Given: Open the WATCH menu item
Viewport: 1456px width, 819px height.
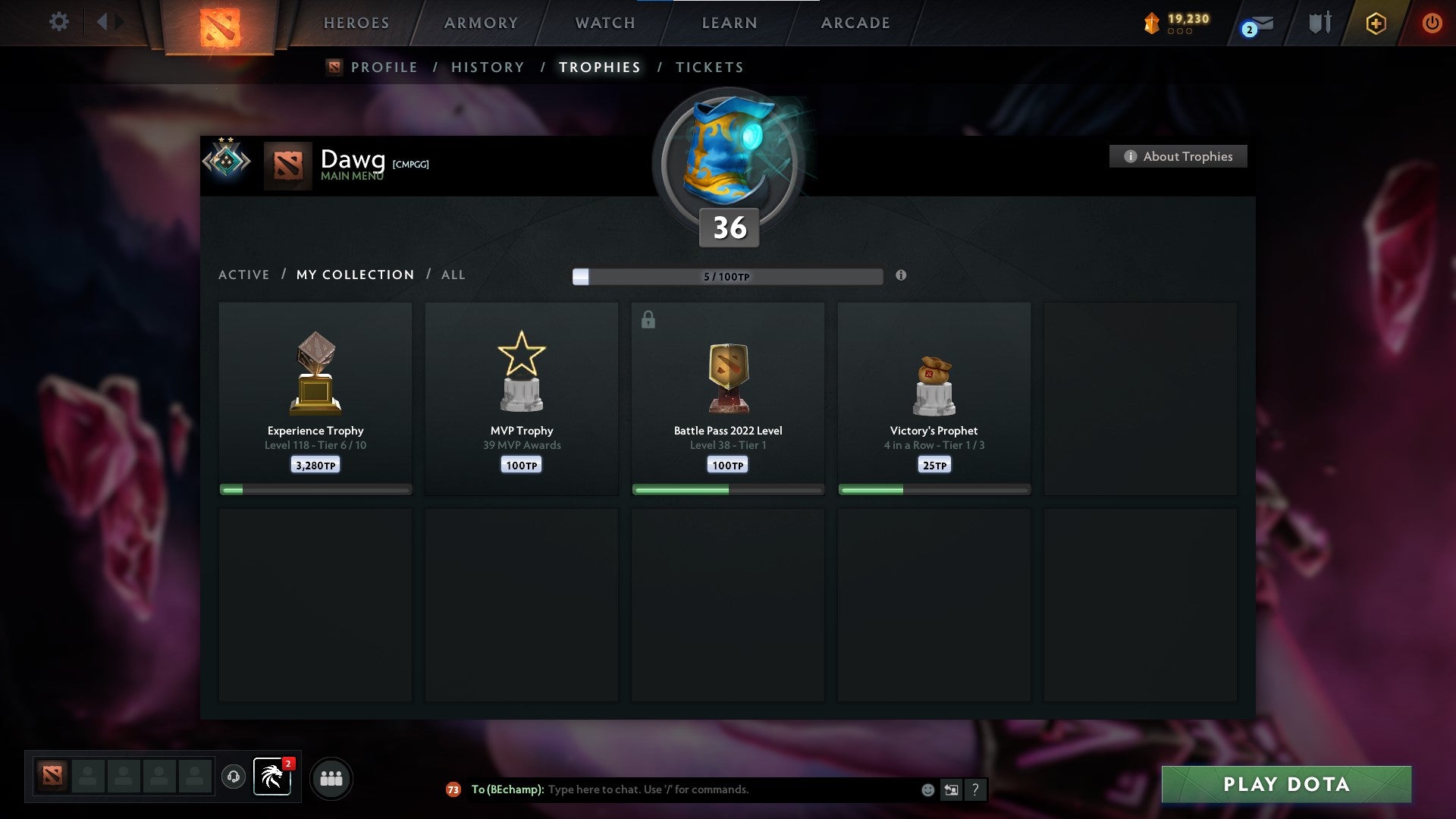Looking at the screenshot, I should coord(604,23).
